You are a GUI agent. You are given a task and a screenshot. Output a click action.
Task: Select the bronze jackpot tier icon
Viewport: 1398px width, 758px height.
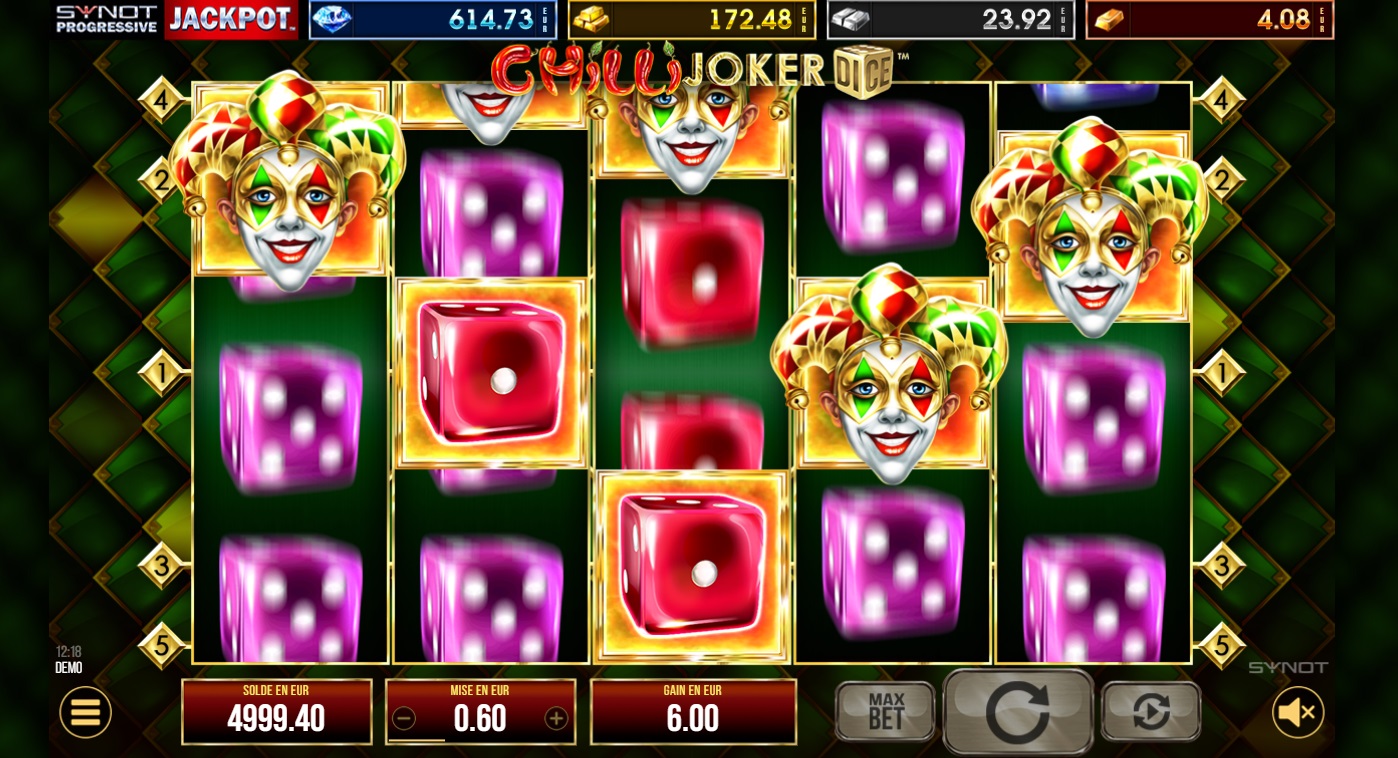tap(1109, 18)
